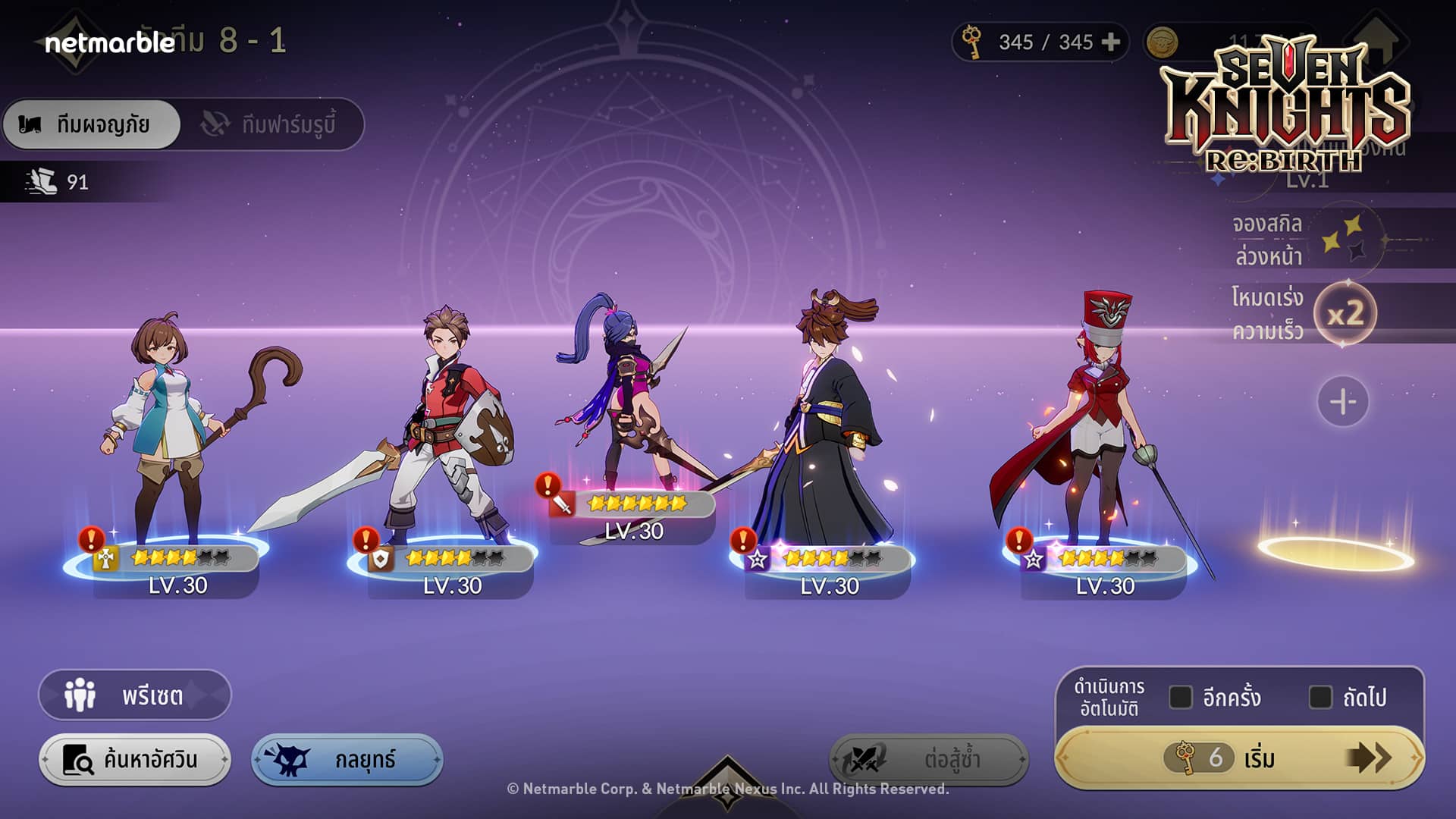The image size is (1456, 819).
Task: Open the ค้นหาอัศวิน knight search
Action: [134, 759]
